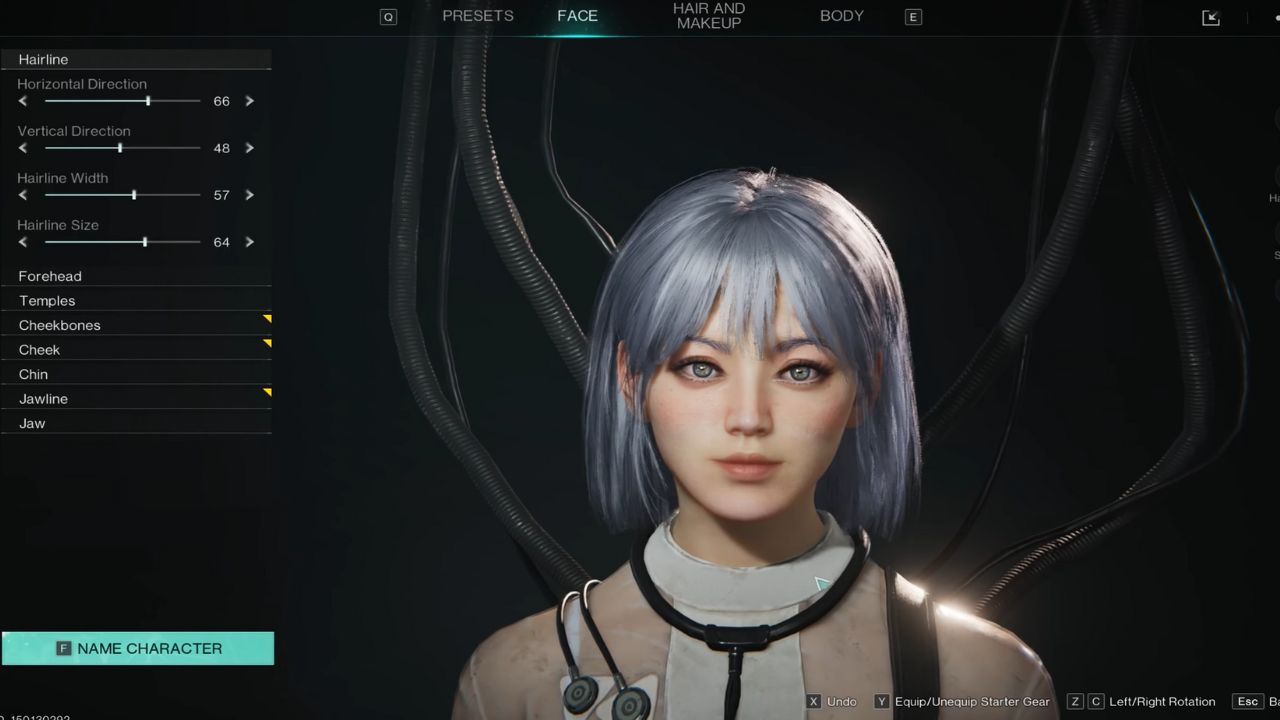
Task: Click the left arrow to decrease Vertical Direction
Action: (22, 147)
